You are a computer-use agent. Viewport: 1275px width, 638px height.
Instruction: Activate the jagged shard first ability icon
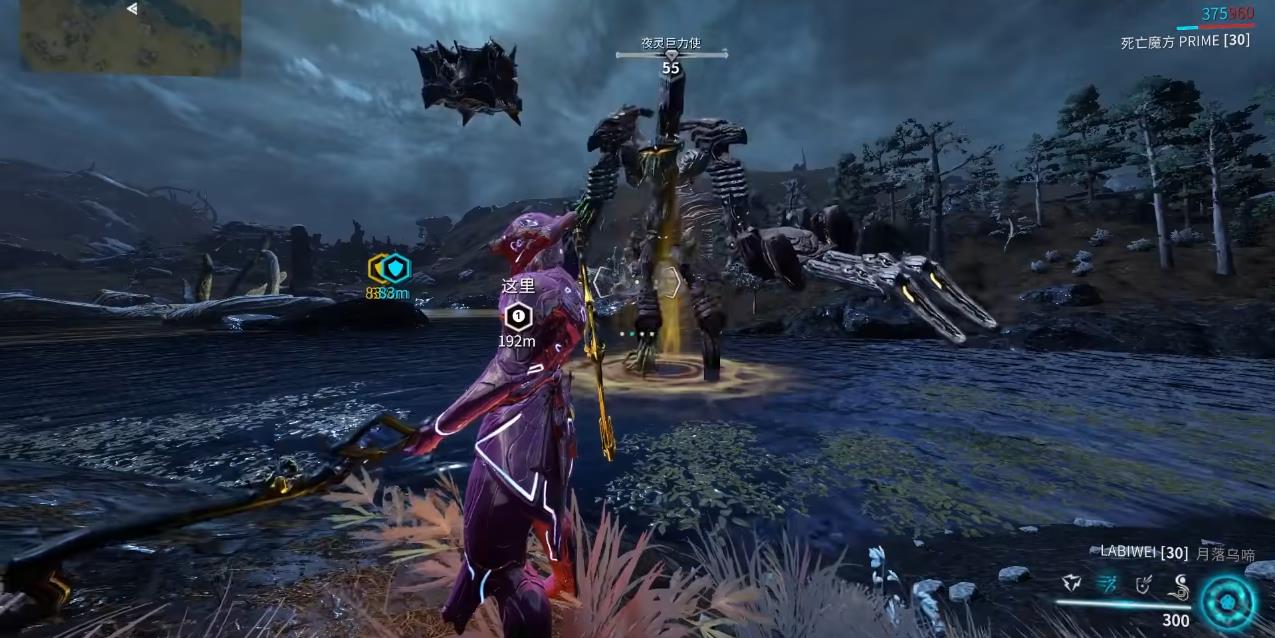[1072, 584]
